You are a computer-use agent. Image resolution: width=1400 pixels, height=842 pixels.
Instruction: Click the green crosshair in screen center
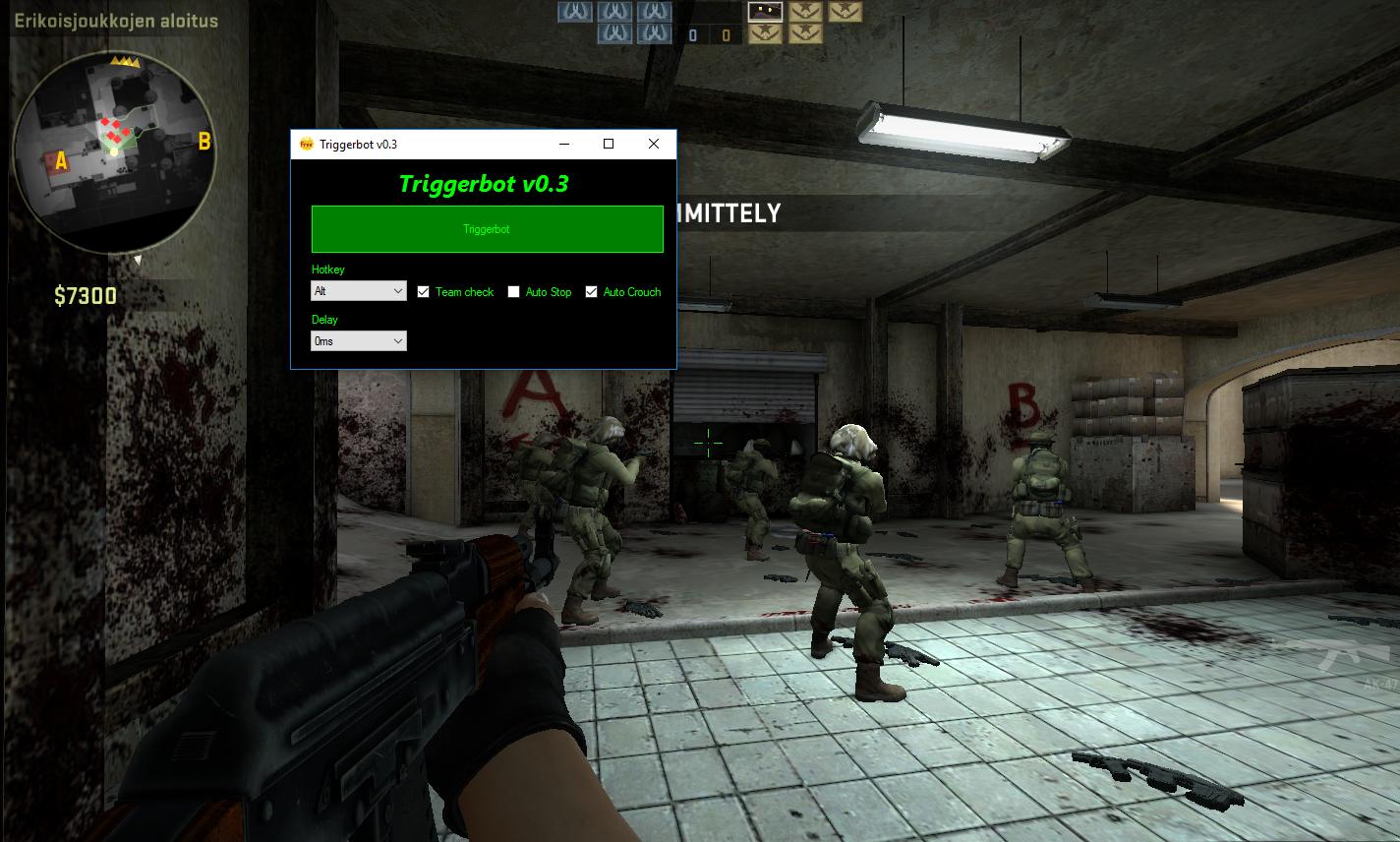coord(708,444)
